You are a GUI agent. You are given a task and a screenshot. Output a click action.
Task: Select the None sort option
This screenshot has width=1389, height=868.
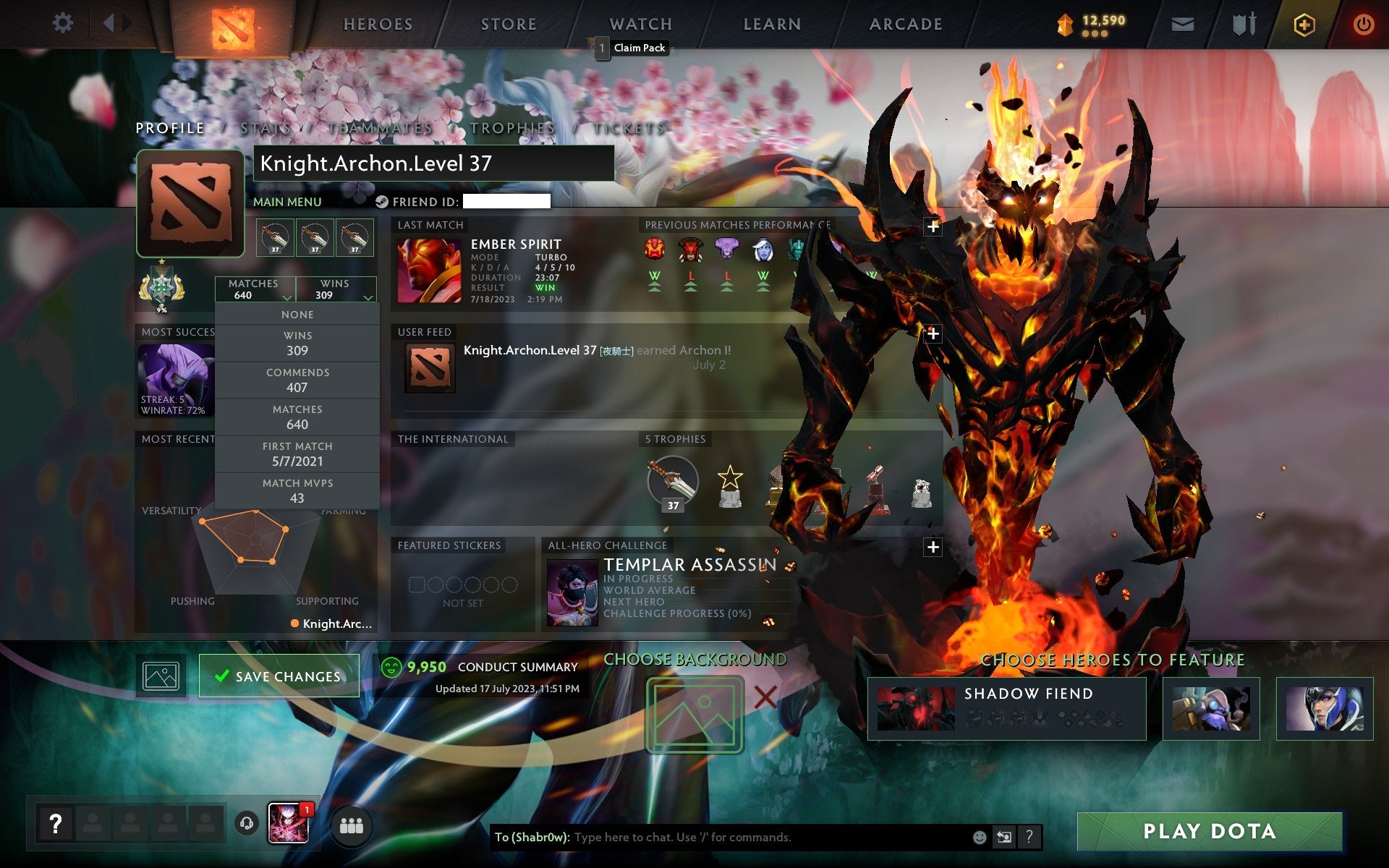[x=297, y=314]
